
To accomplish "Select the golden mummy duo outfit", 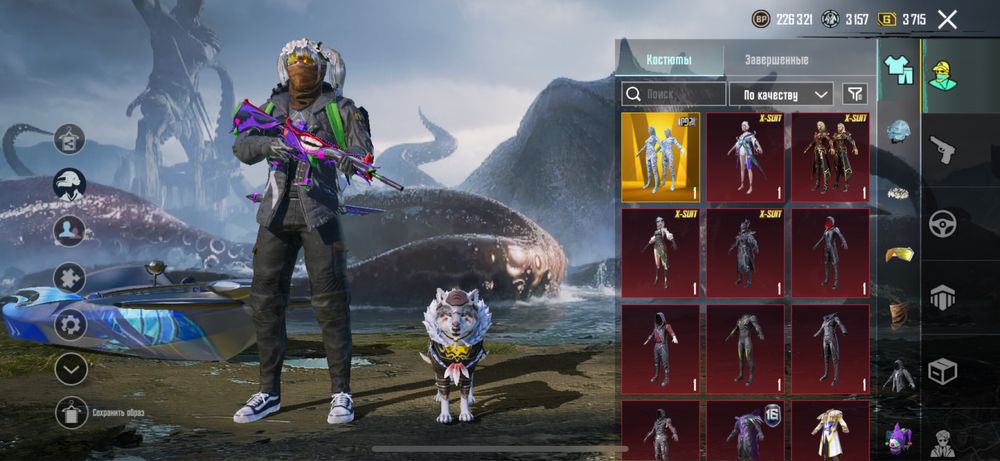I will tap(660, 157).
